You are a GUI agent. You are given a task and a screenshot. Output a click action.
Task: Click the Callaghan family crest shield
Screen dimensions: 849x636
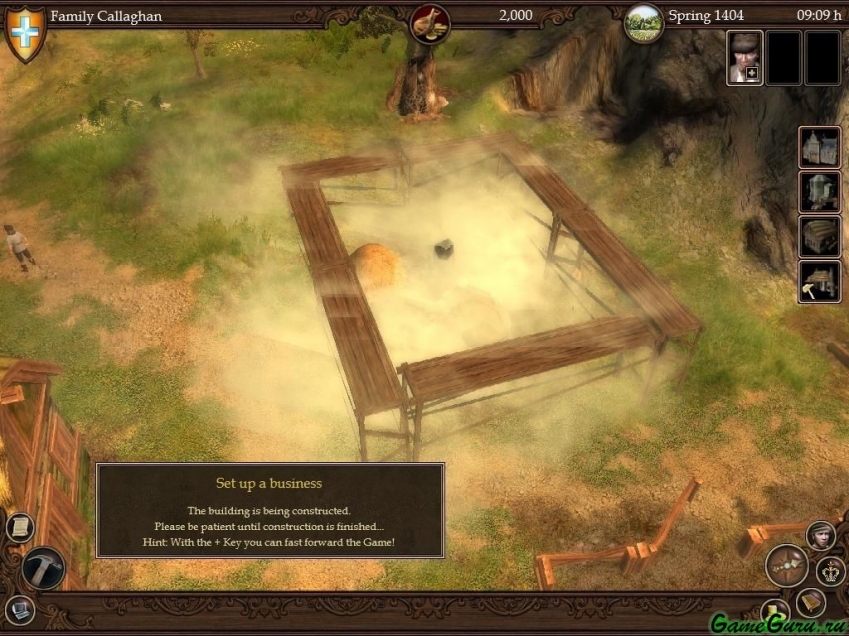26,32
